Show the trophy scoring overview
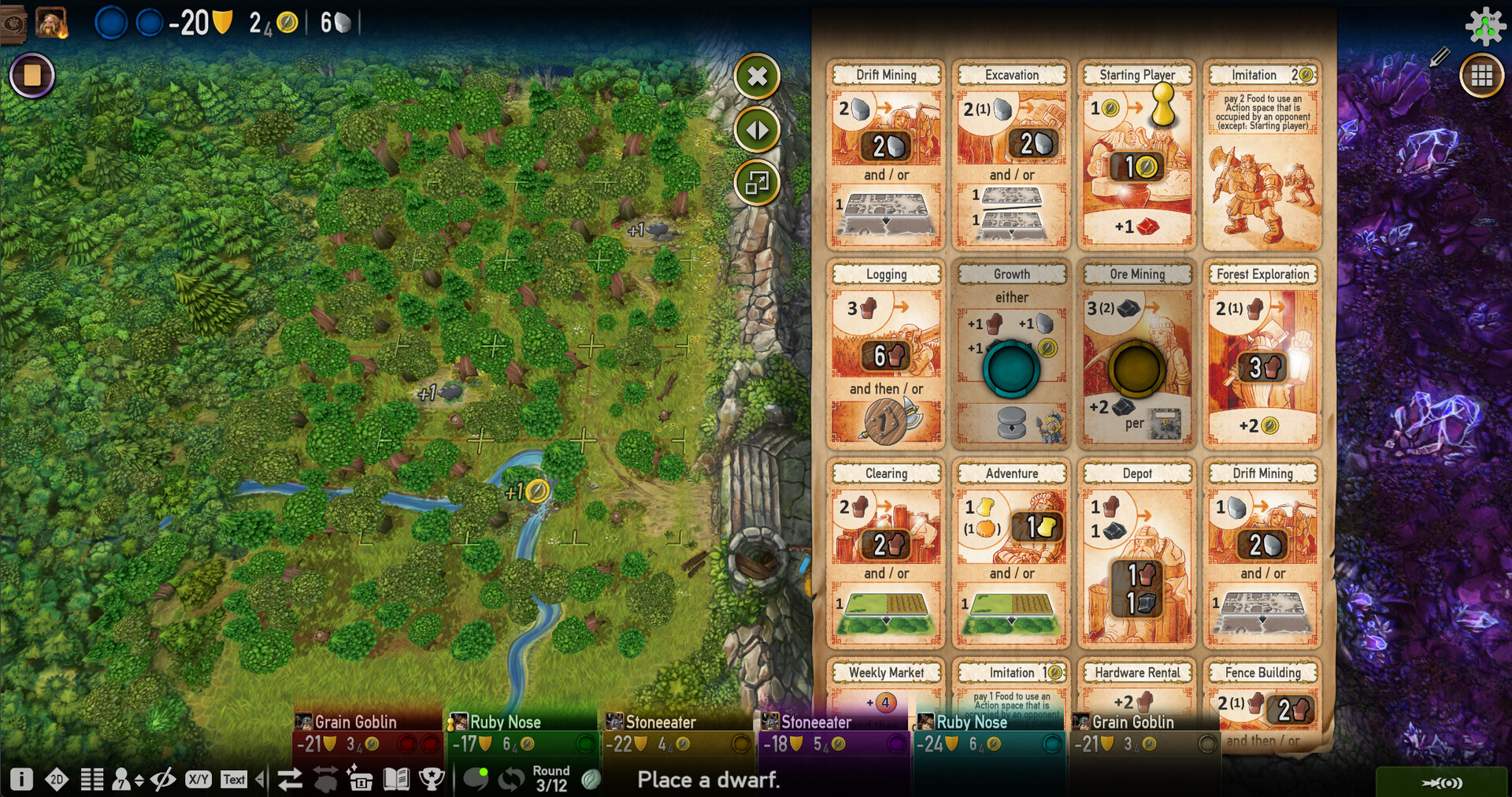Screen dimensions: 1512x797 point(432,779)
